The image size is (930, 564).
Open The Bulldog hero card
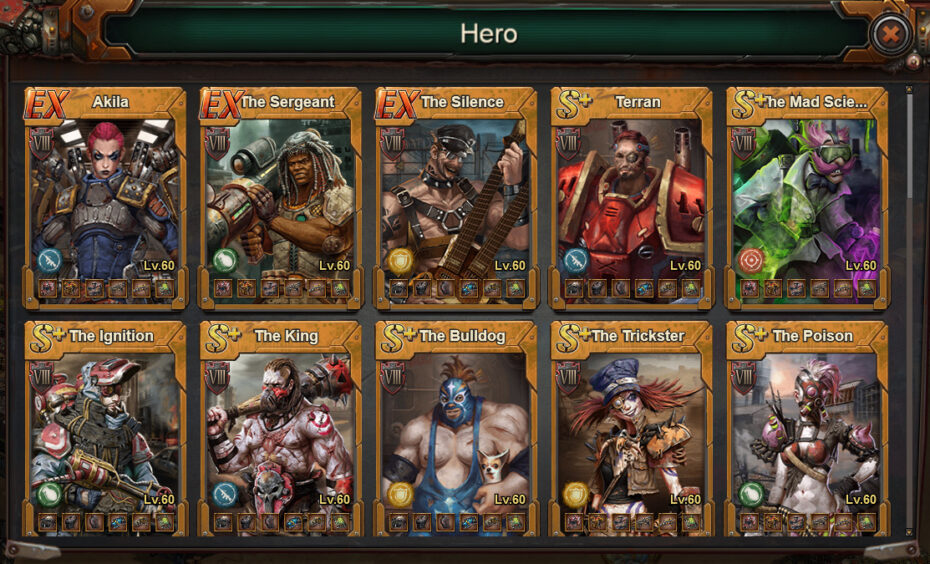pos(456,428)
